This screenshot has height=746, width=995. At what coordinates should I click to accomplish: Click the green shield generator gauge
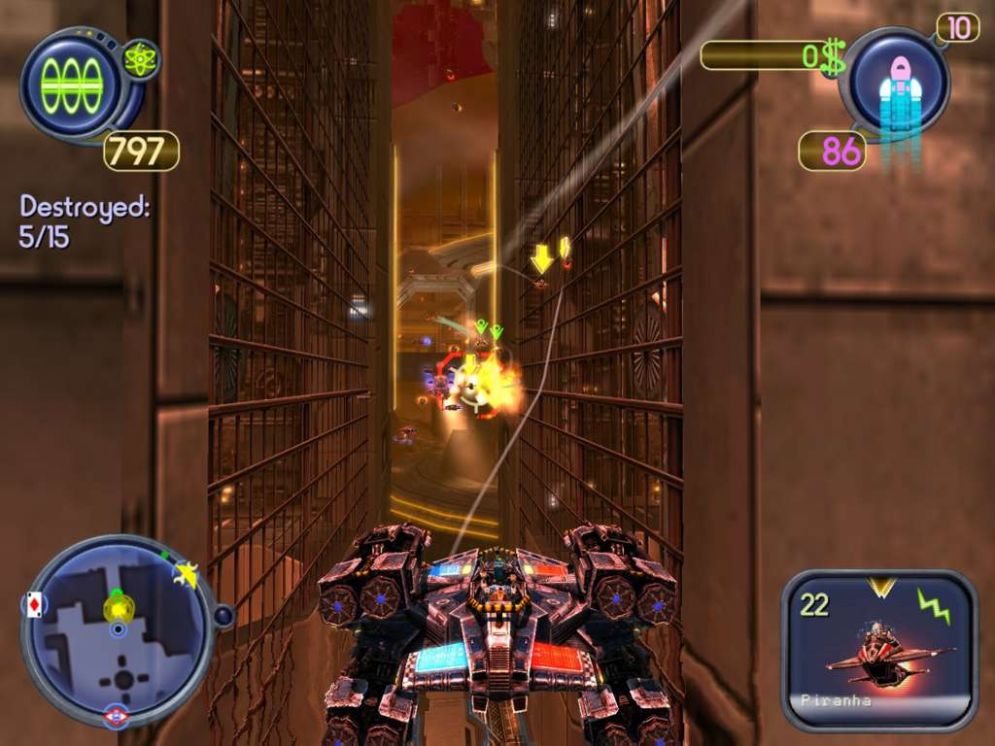tap(71, 85)
